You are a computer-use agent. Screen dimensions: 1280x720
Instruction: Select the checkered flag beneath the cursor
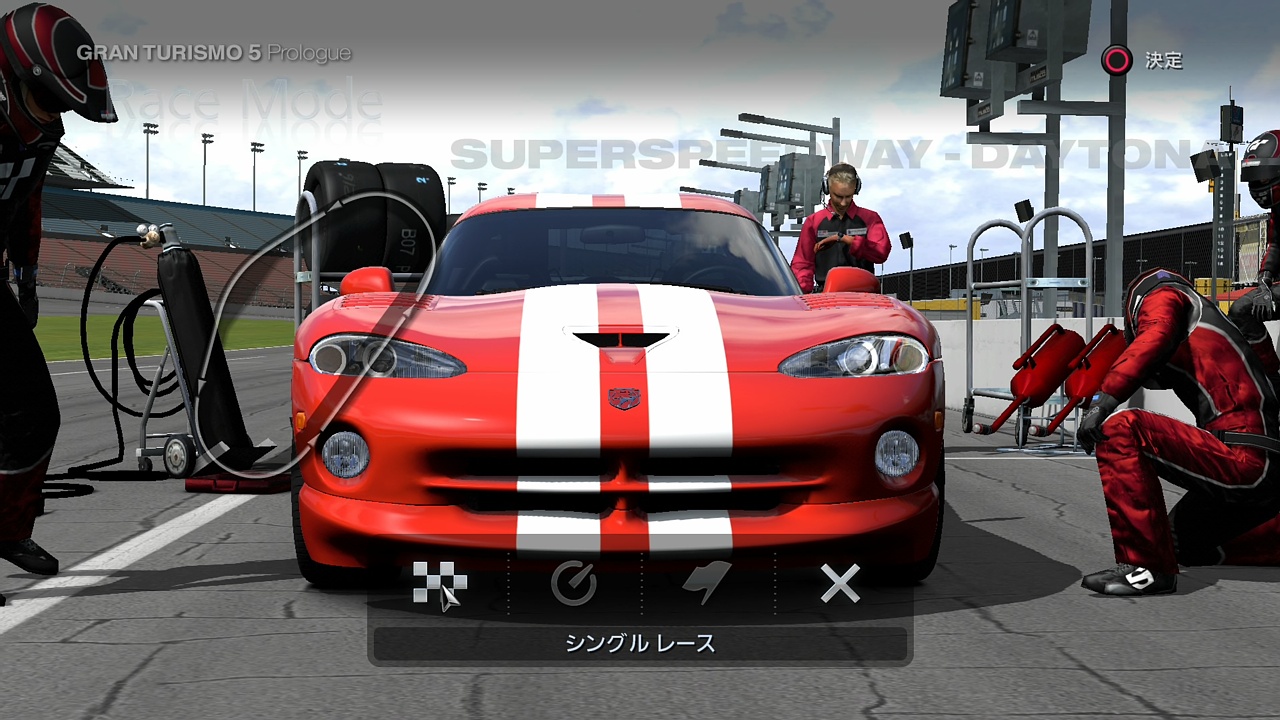[438, 583]
